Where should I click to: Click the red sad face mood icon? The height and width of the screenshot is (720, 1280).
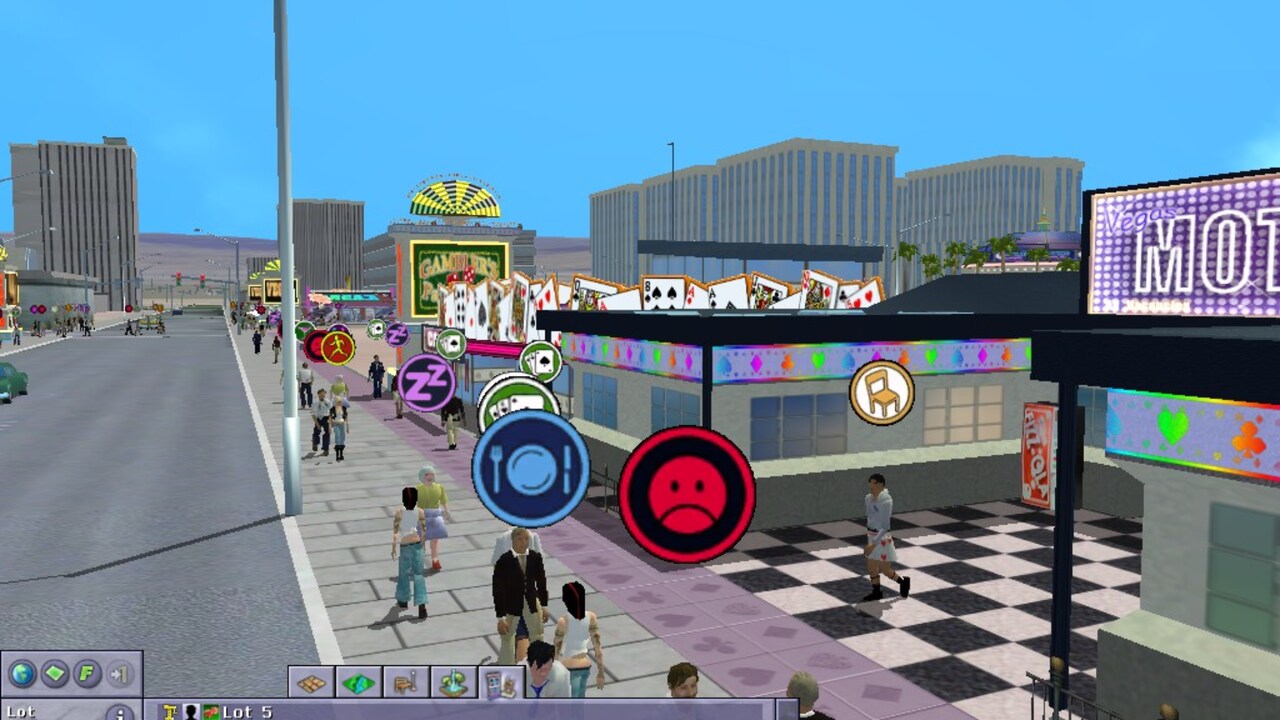click(x=685, y=490)
